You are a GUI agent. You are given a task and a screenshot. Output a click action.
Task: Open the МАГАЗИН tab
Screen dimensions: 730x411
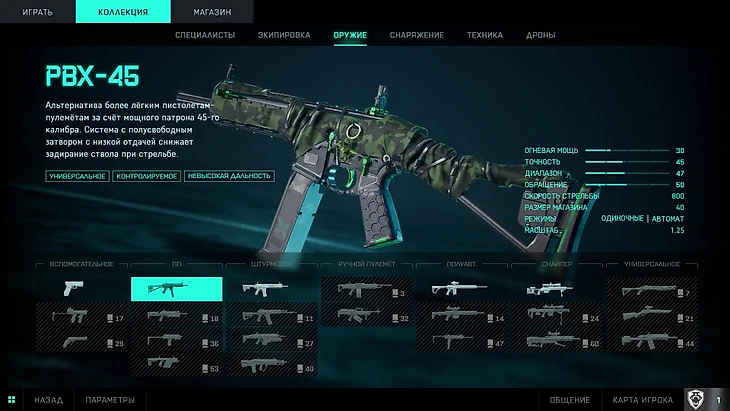tap(211, 12)
